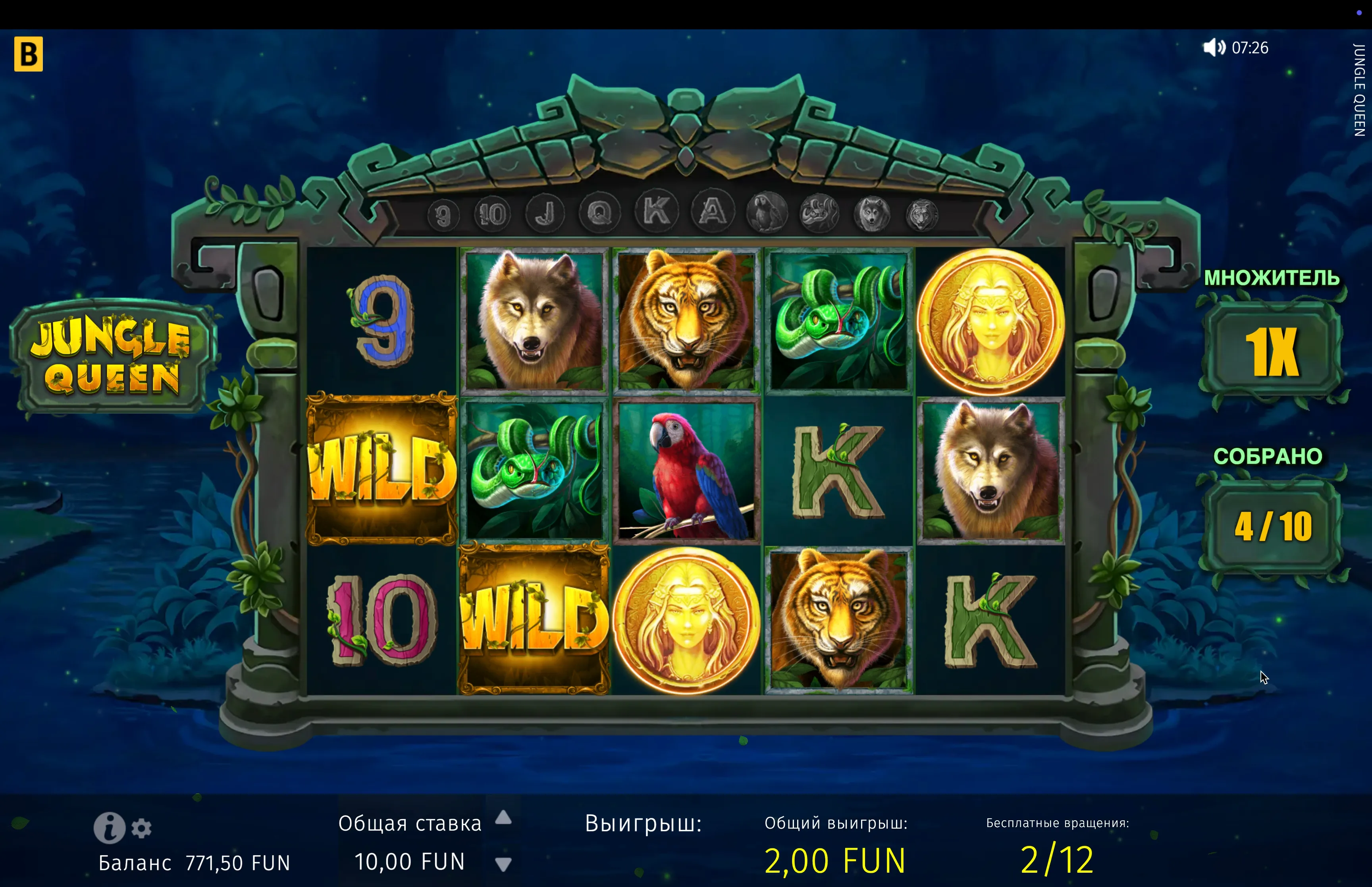The width and height of the screenshot is (1372, 887).
Task: Open the game info paytable
Action: [109, 828]
